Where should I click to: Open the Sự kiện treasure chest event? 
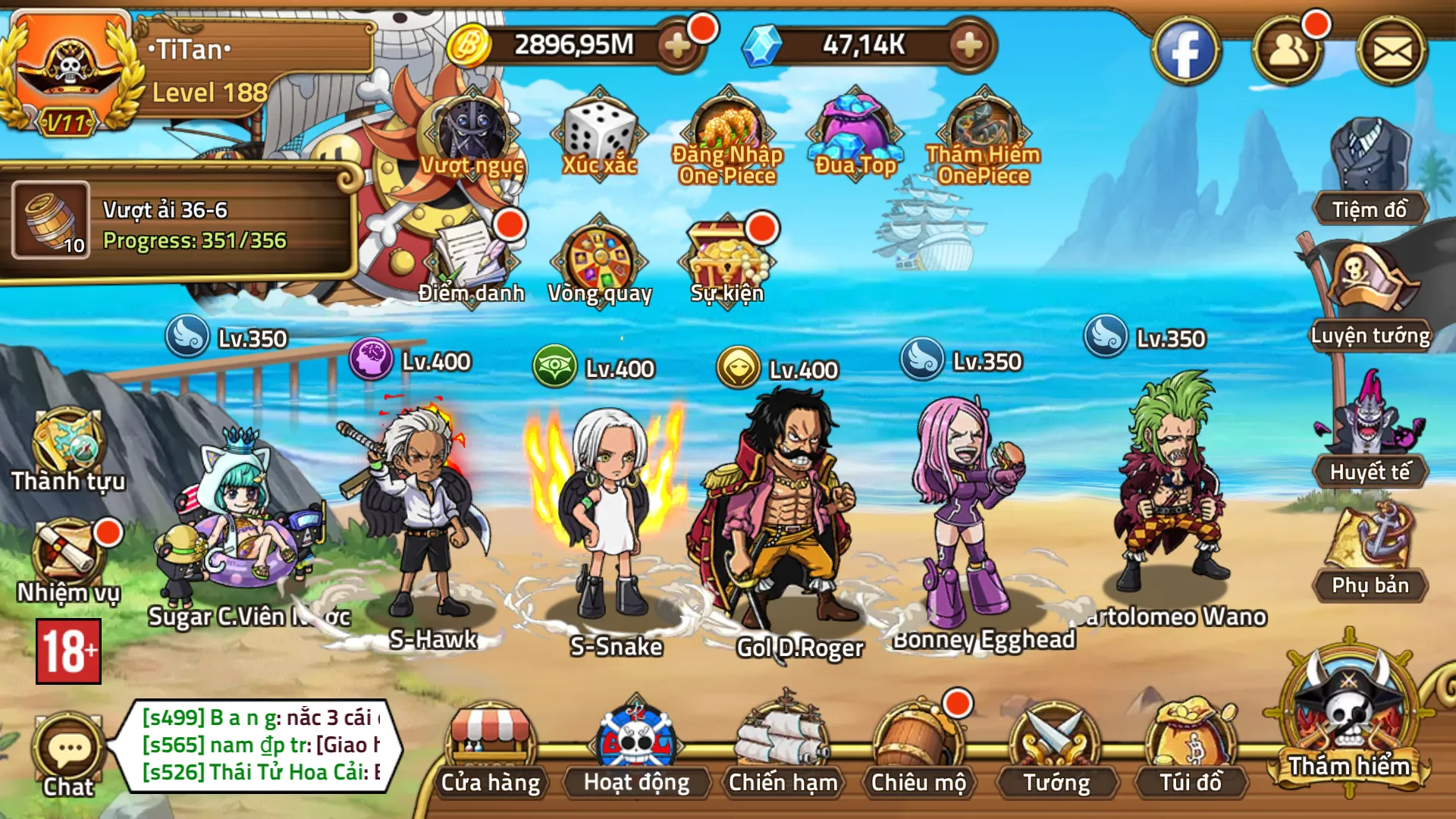tap(726, 258)
